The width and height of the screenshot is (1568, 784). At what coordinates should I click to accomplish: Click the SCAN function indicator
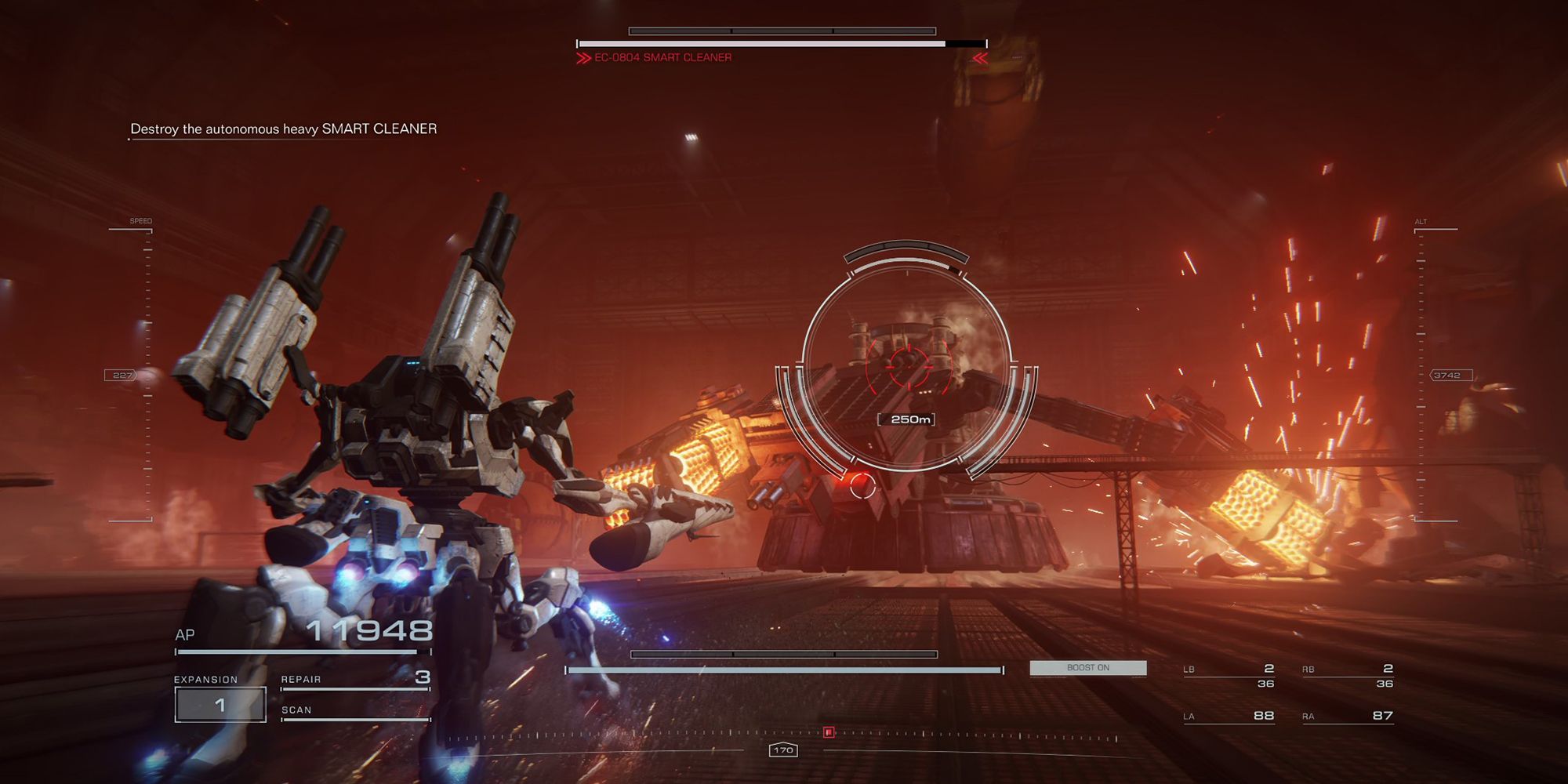296,710
